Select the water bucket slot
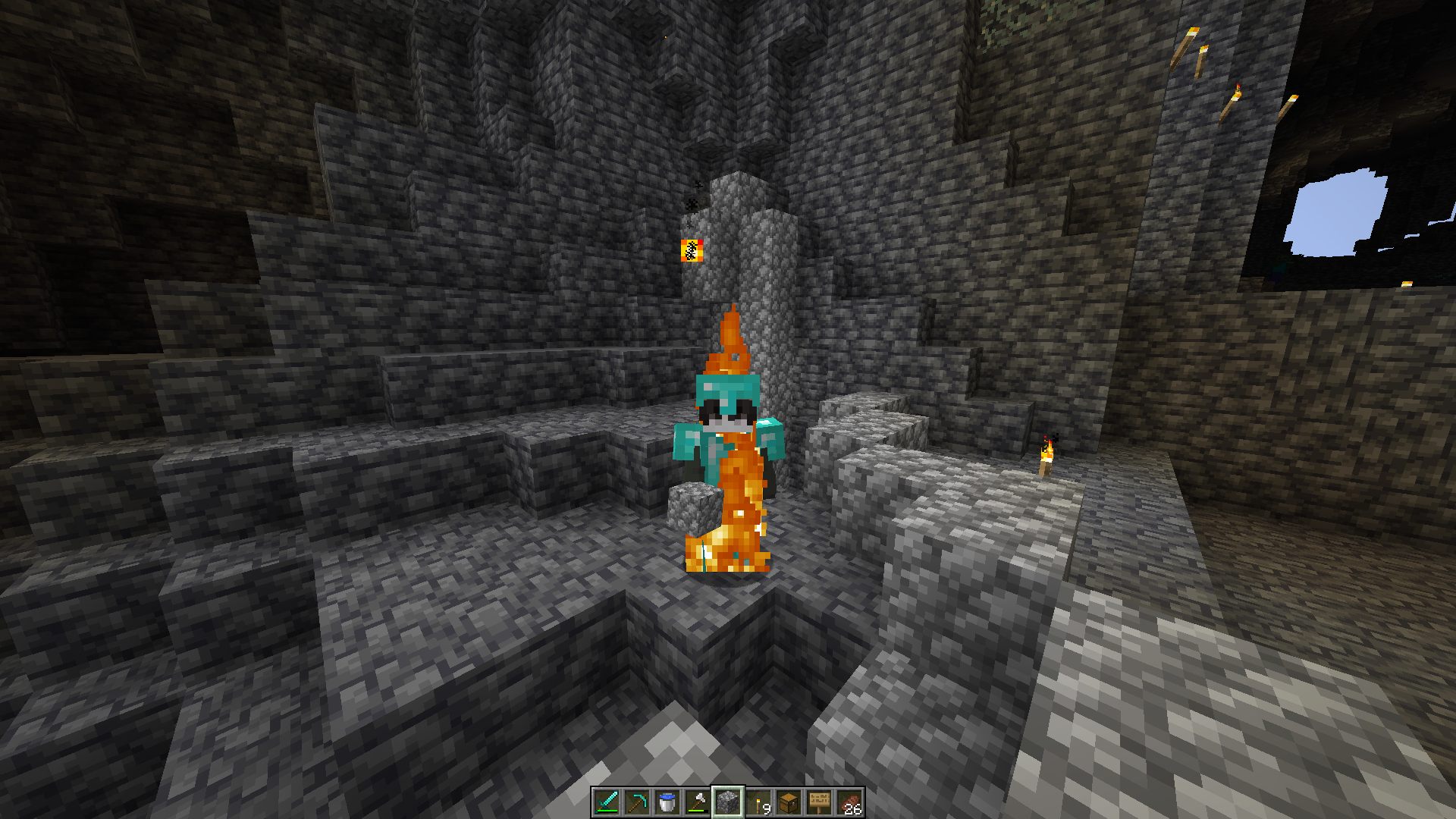 click(667, 802)
